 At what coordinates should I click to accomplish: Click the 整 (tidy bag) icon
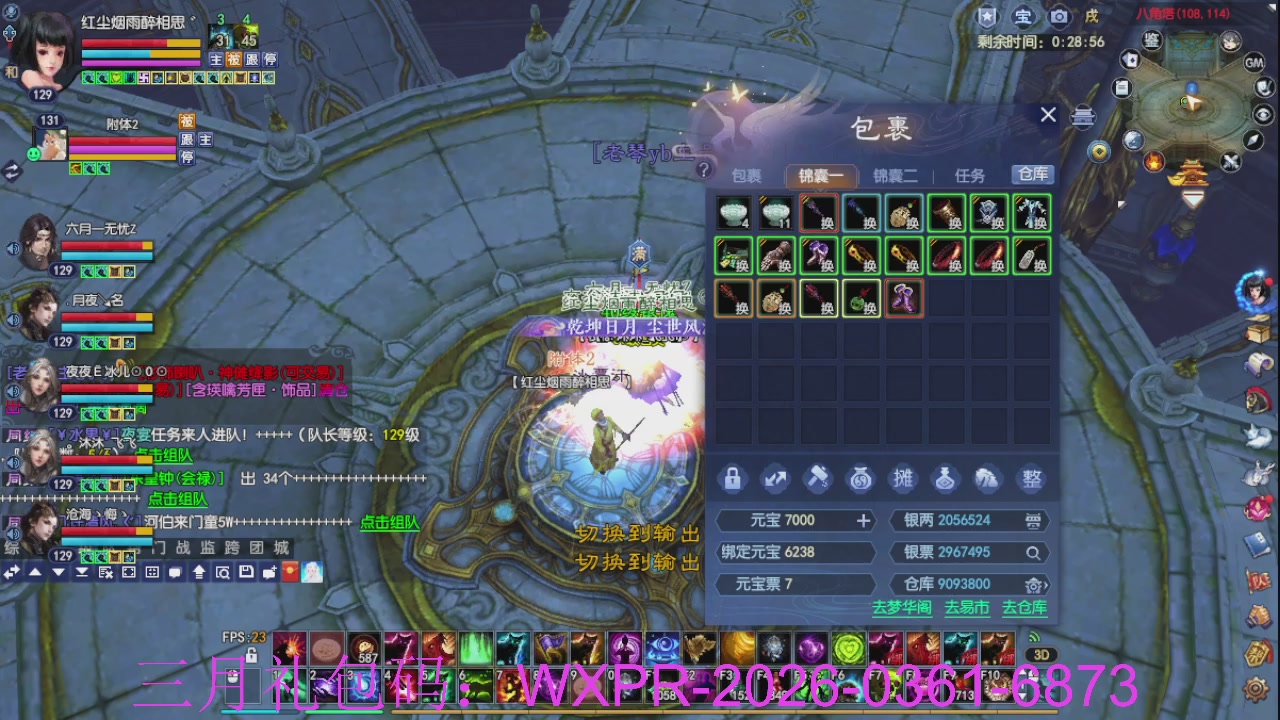point(1032,478)
